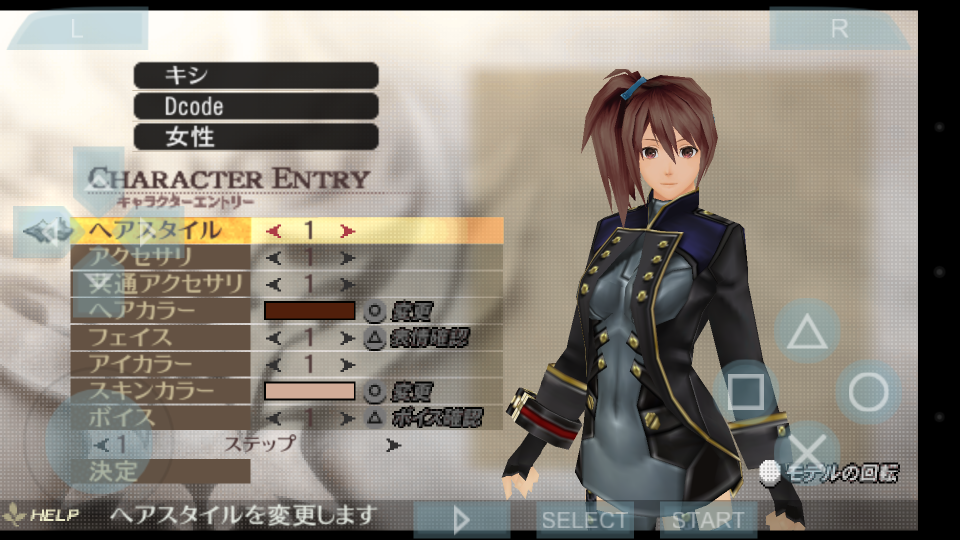
Task: Click the left arrow for hairstyle value
Action: tap(274, 231)
